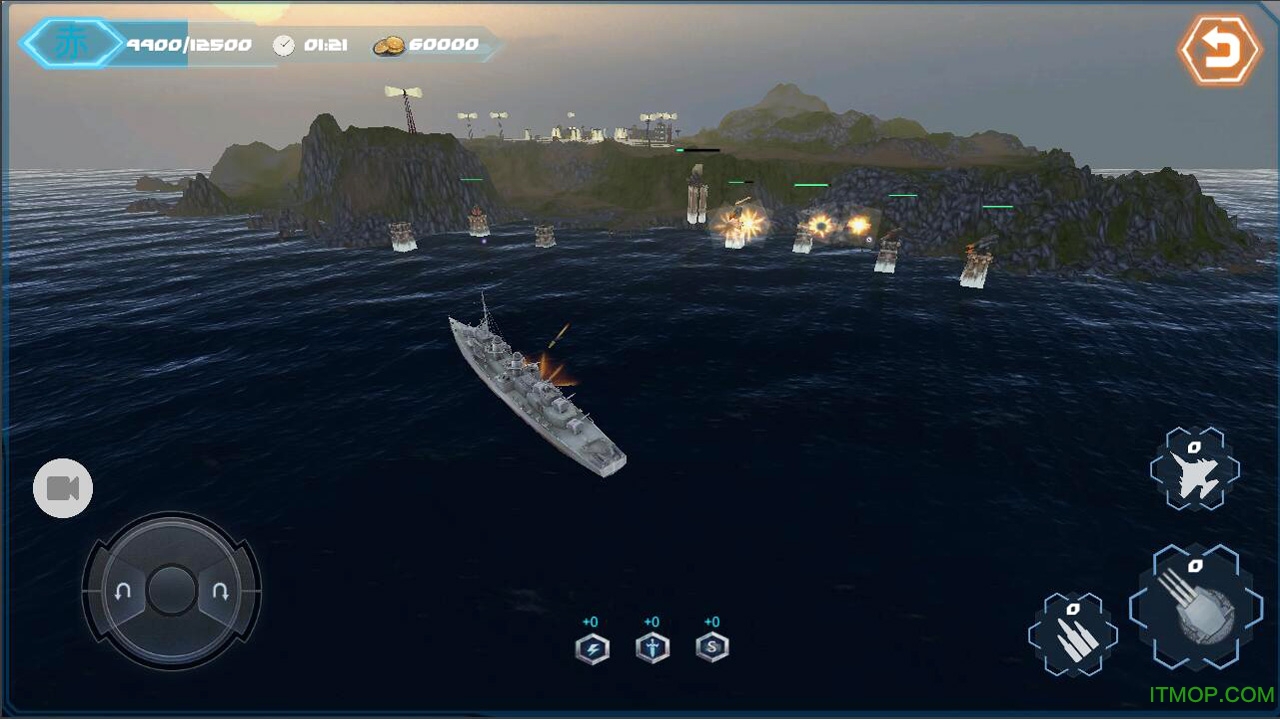Click the center of the steering joystick
This screenshot has height=720, width=1280.
172,590
